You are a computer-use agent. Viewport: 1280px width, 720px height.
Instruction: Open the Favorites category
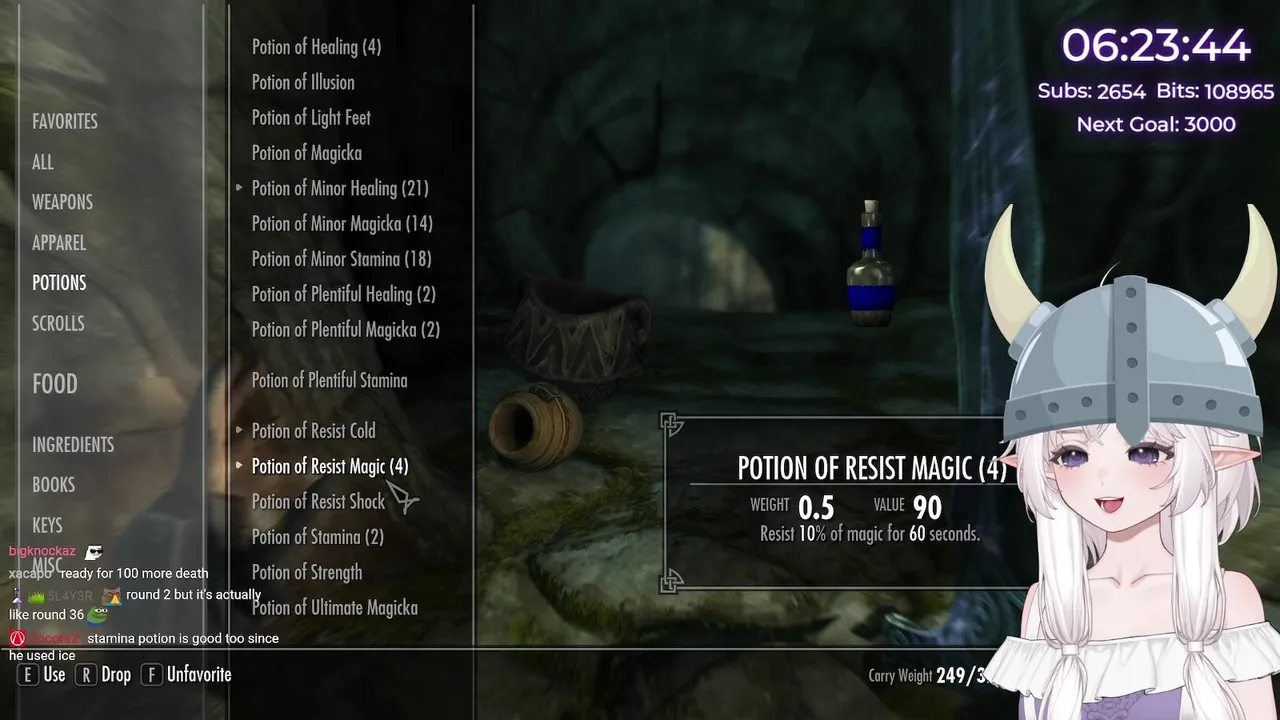click(65, 121)
